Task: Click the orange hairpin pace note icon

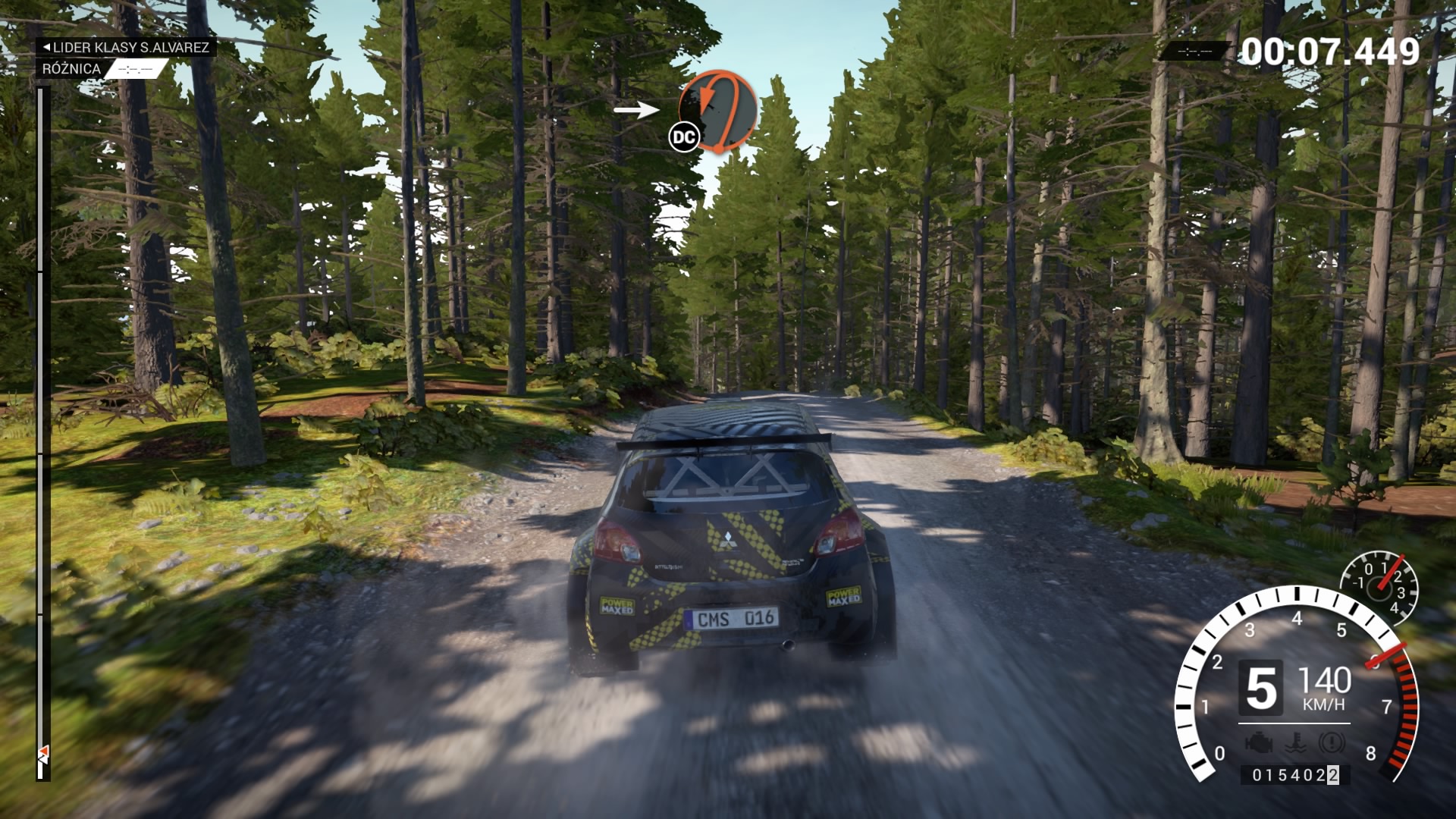Action: tap(718, 110)
